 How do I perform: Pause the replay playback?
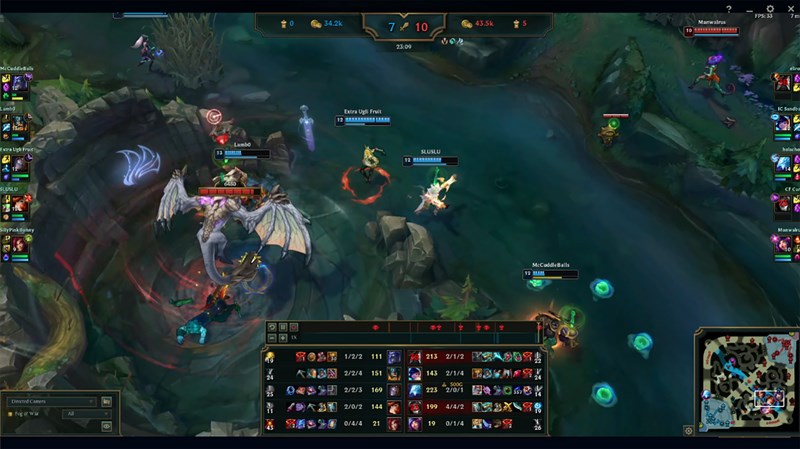point(283,327)
